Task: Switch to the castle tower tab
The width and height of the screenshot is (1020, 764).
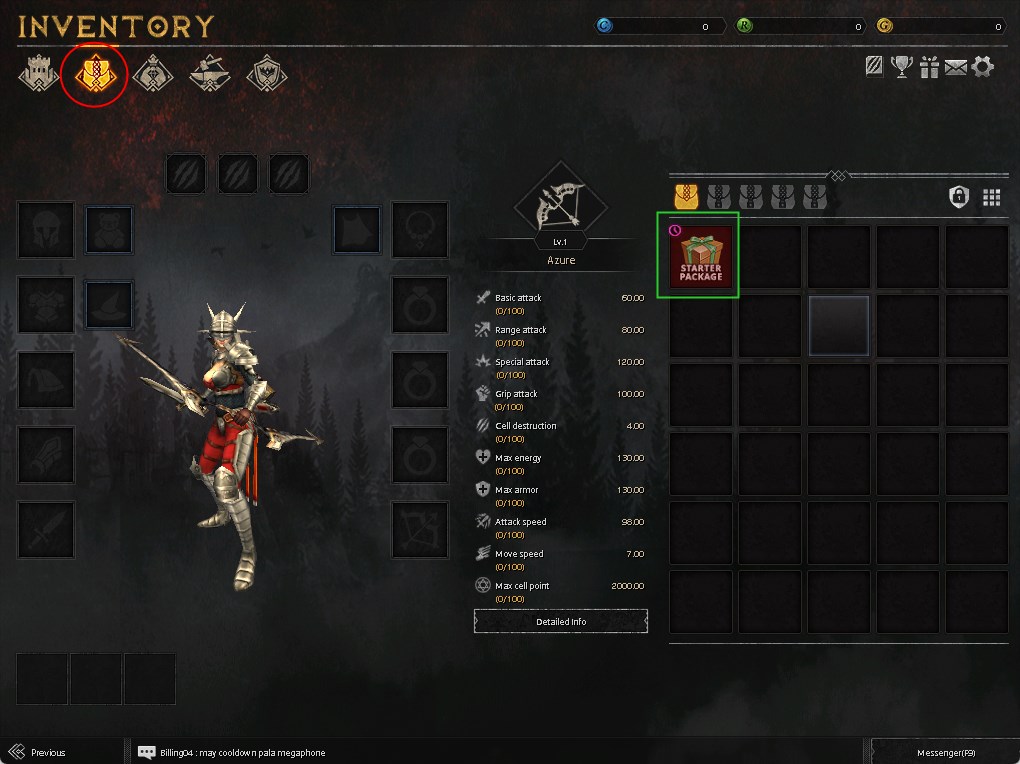Action: [x=36, y=73]
